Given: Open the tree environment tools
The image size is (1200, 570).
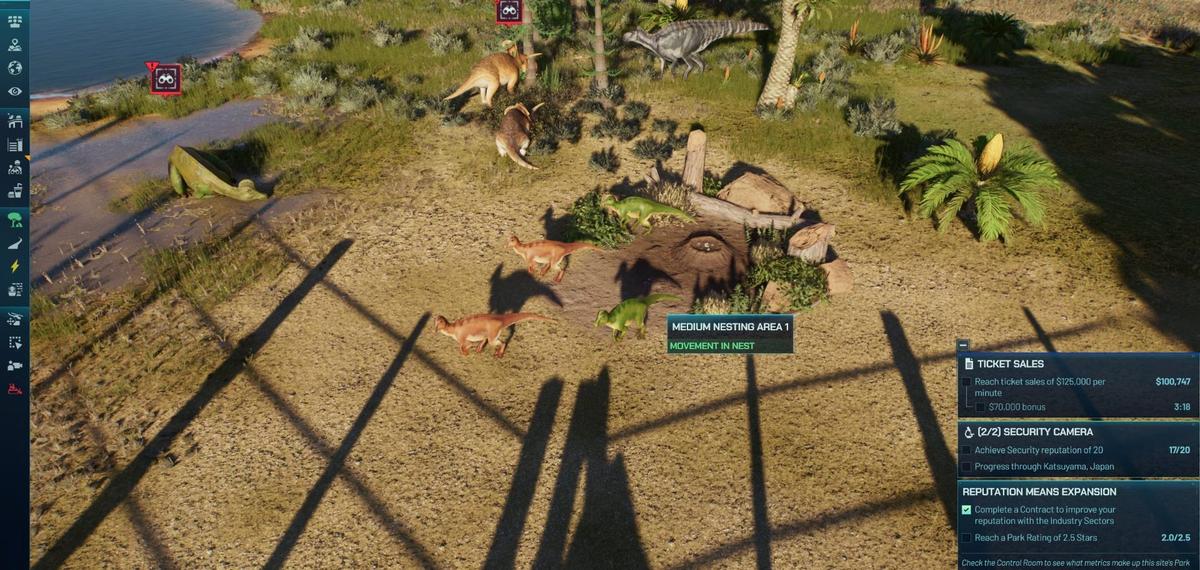Looking at the screenshot, I should coord(15,219).
